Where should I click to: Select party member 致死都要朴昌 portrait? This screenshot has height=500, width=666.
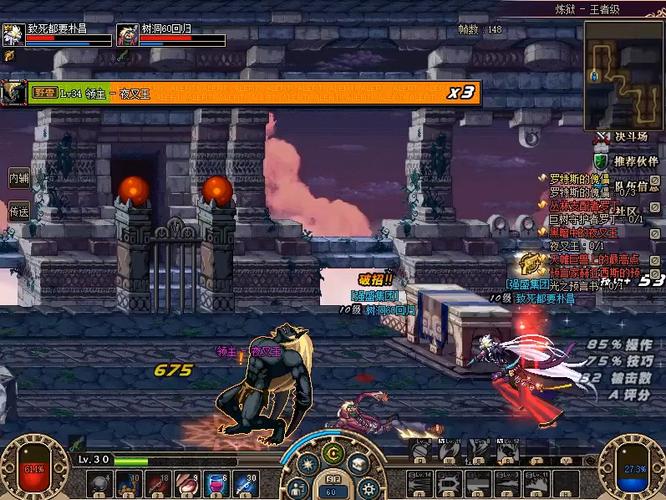tap(12, 35)
